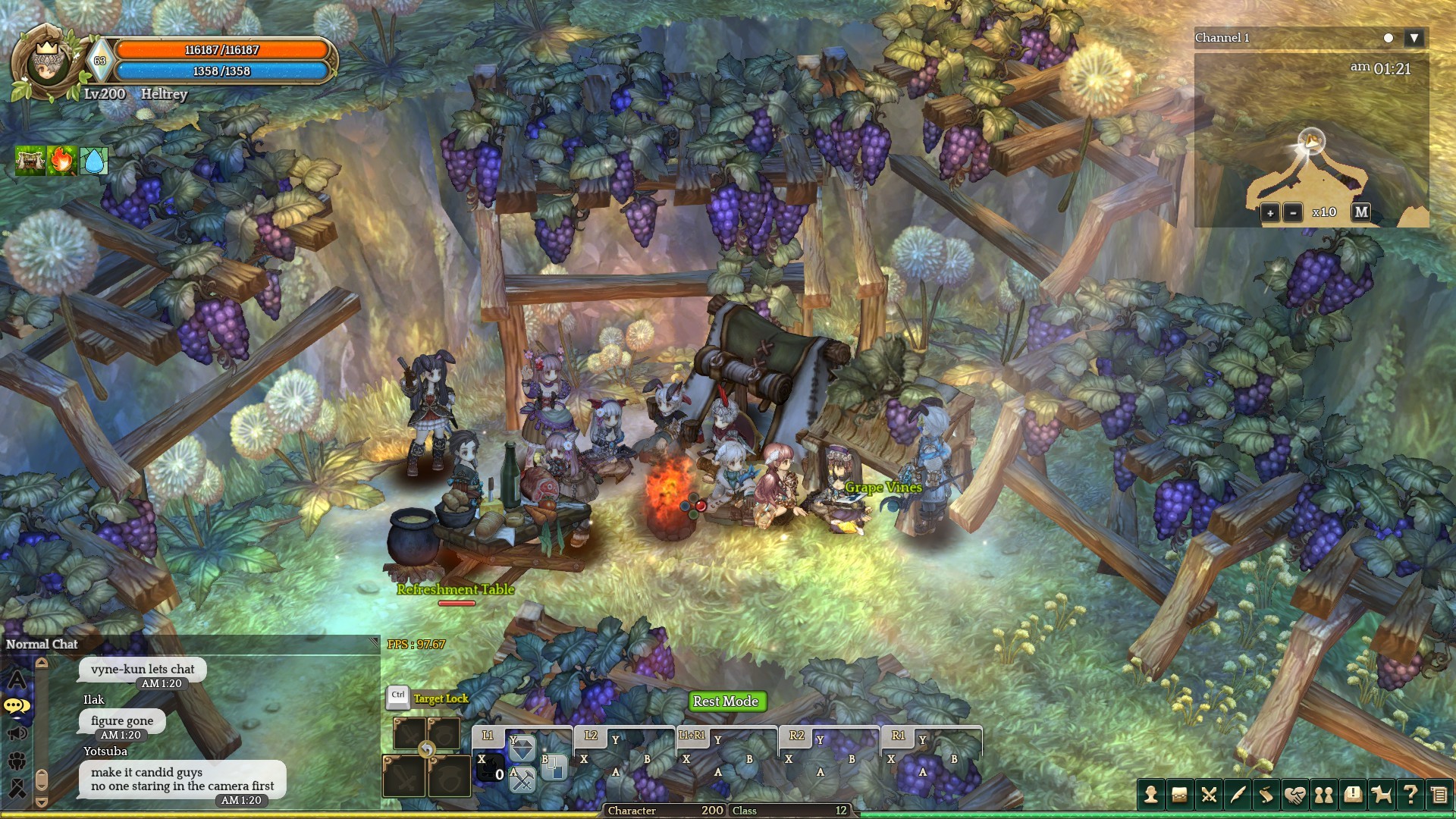Open the feather quill menu
The height and width of the screenshot is (819, 1456).
click(1238, 794)
